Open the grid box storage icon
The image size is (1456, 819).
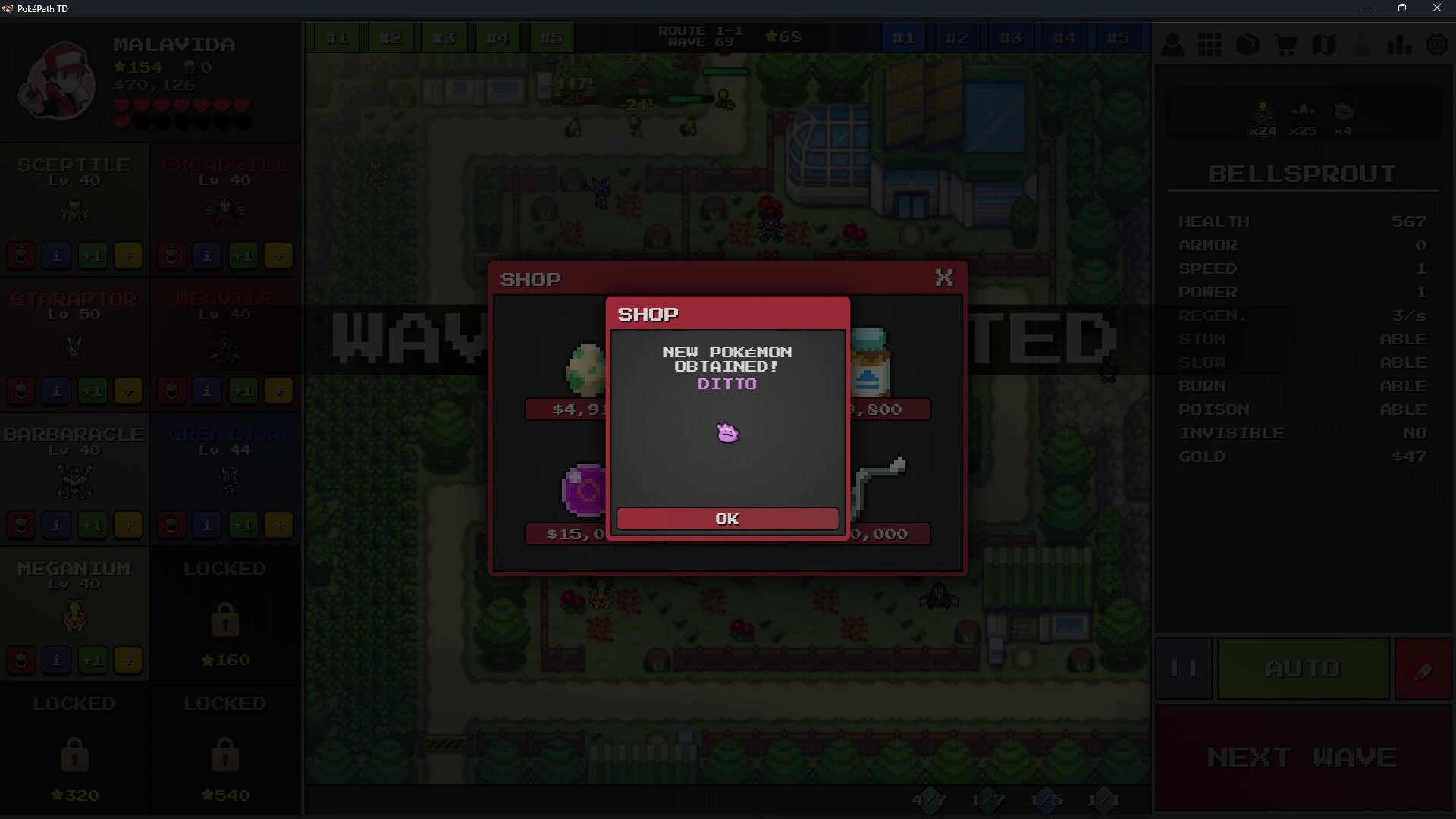1210,45
